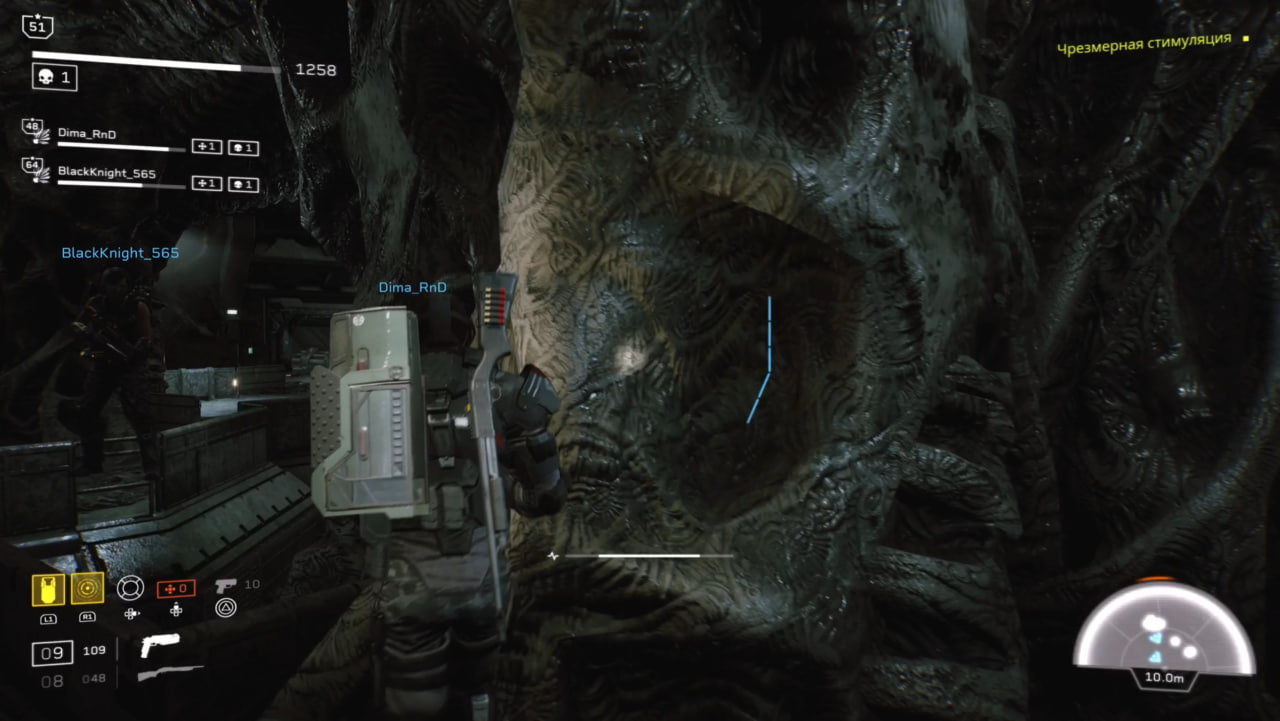
Task: Select the white ring consumable icon
Action: click(131, 588)
